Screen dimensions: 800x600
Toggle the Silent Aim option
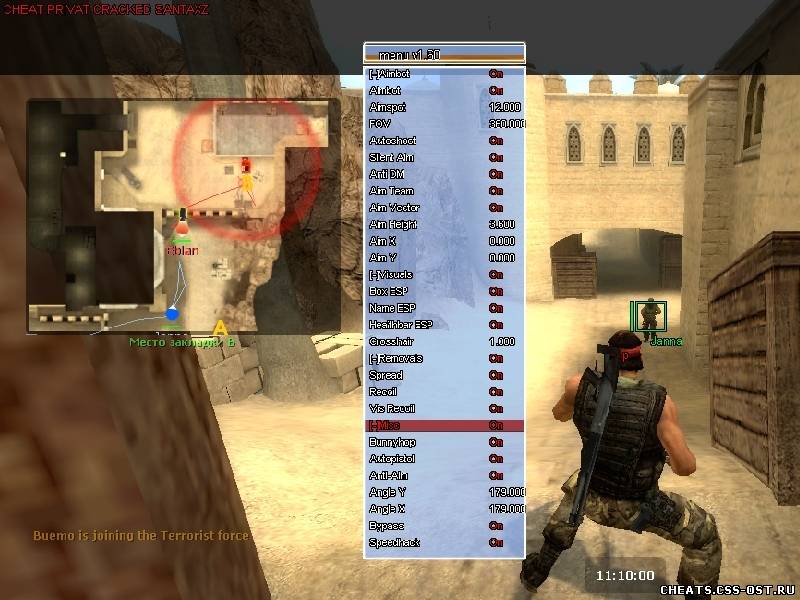(x=445, y=157)
